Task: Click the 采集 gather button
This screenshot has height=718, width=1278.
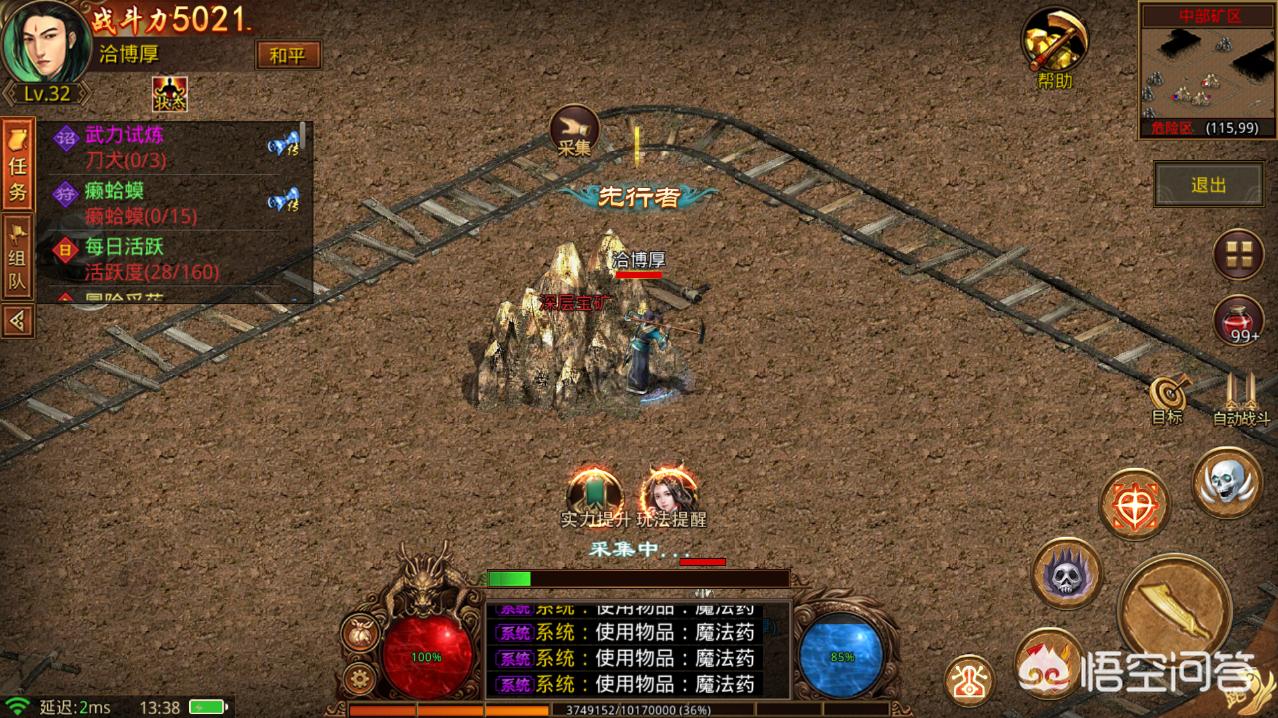Action: (x=575, y=130)
